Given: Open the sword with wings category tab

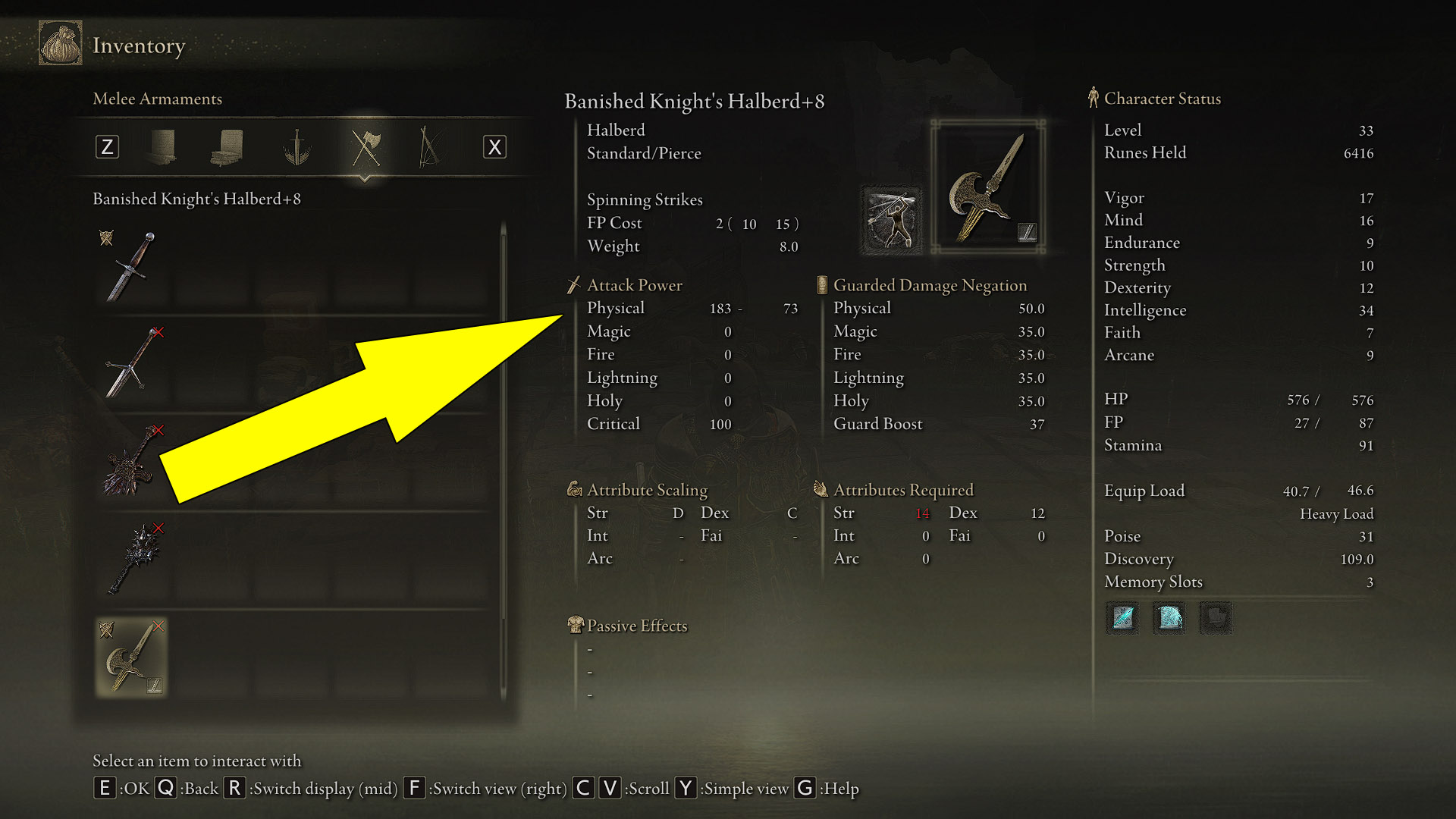Looking at the screenshot, I should [x=297, y=147].
